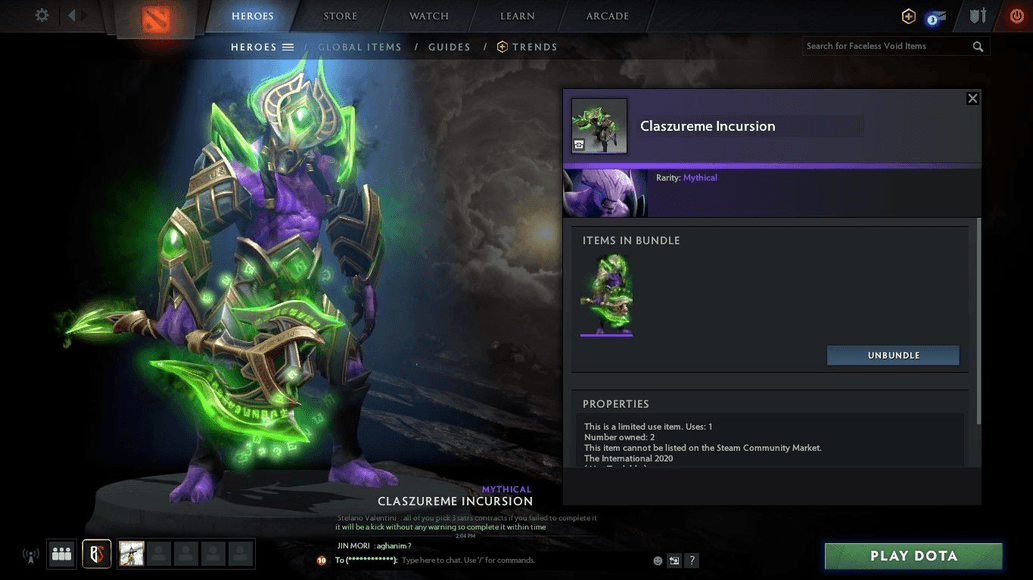The height and width of the screenshot is (580, 1033).
Task: Close the Claszureme Incursion item panel
Action: 972,98
